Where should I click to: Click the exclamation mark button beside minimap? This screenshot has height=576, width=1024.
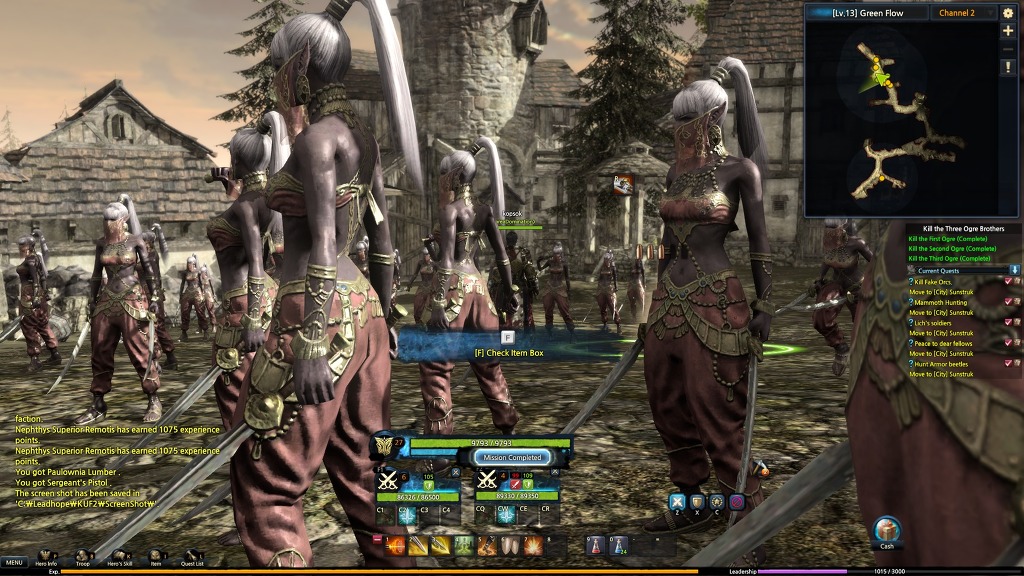pyautogui.click(x=1008, y=66)
